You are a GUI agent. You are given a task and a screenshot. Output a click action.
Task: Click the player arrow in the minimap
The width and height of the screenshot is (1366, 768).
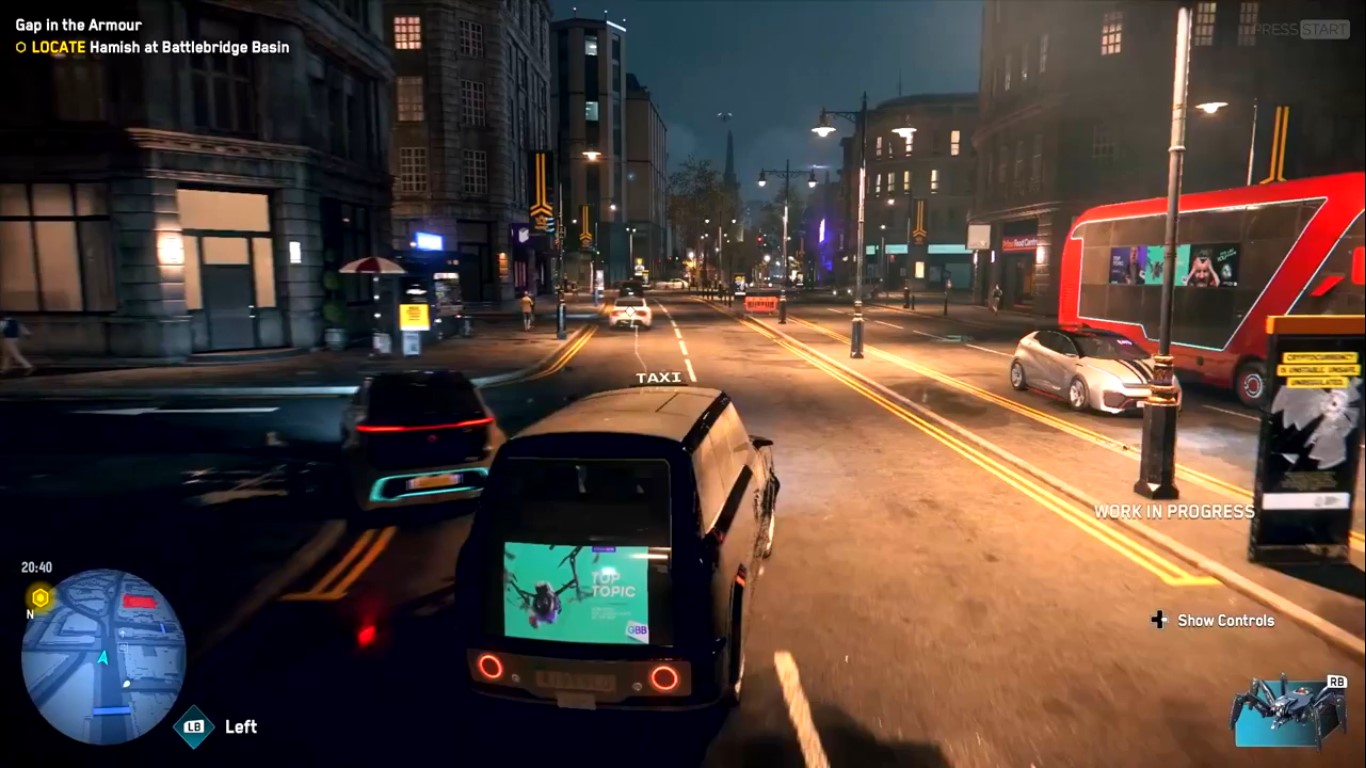(x=104, y=659)
